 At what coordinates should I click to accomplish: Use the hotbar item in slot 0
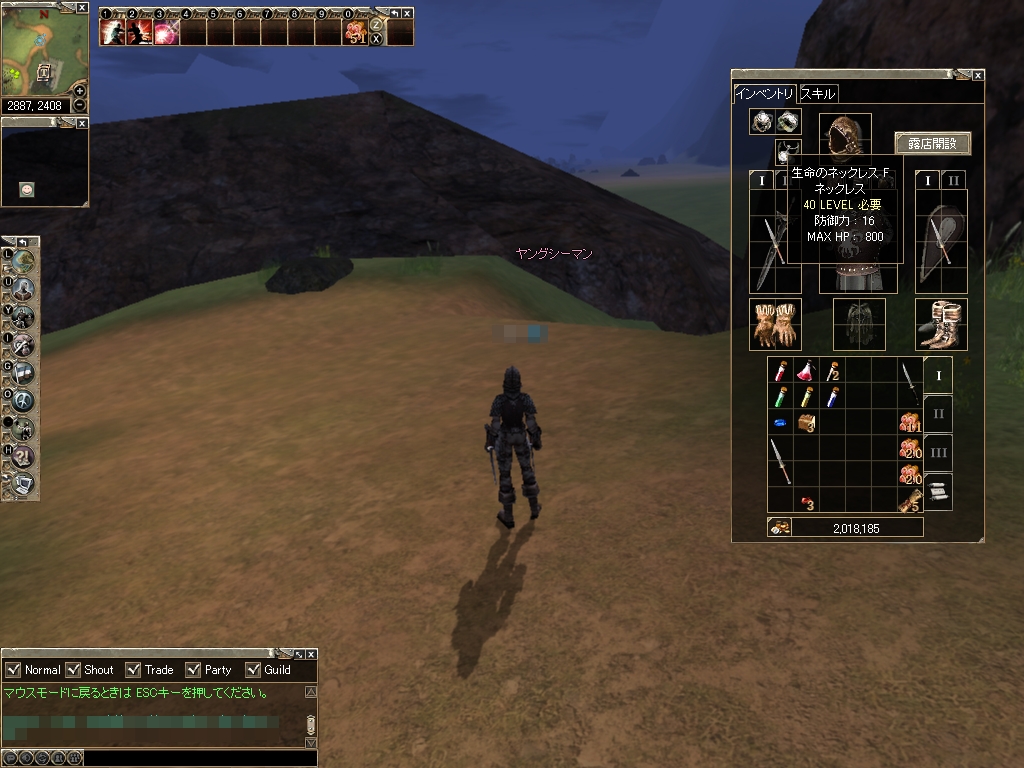tap(354, 32)
